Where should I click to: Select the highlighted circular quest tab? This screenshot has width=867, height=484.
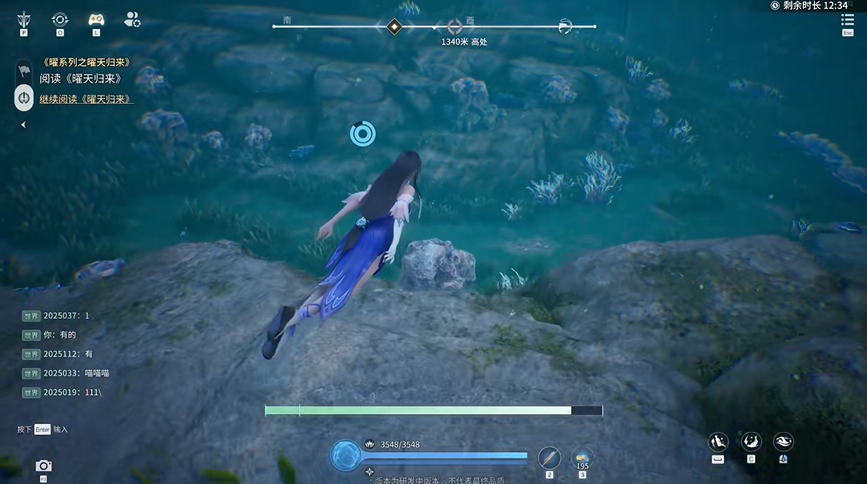[24, 98]
